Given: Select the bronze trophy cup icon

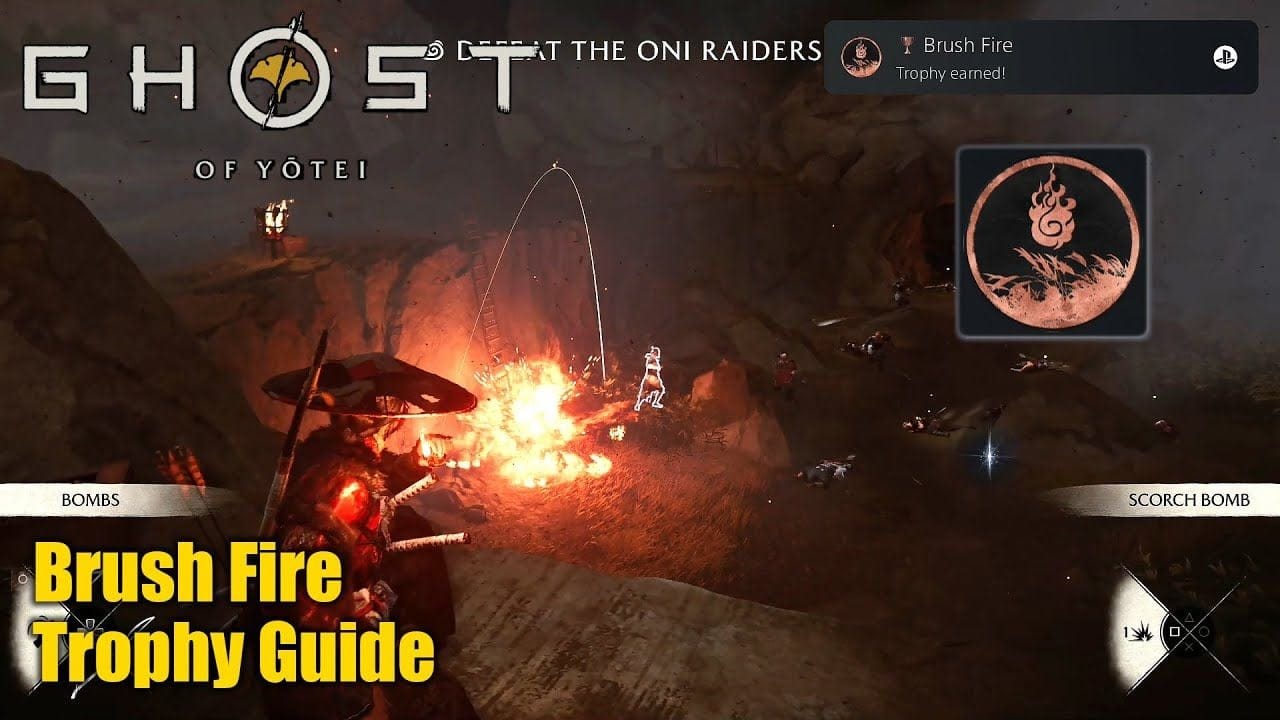Looking at the screenshot, I should pos(908,45).
